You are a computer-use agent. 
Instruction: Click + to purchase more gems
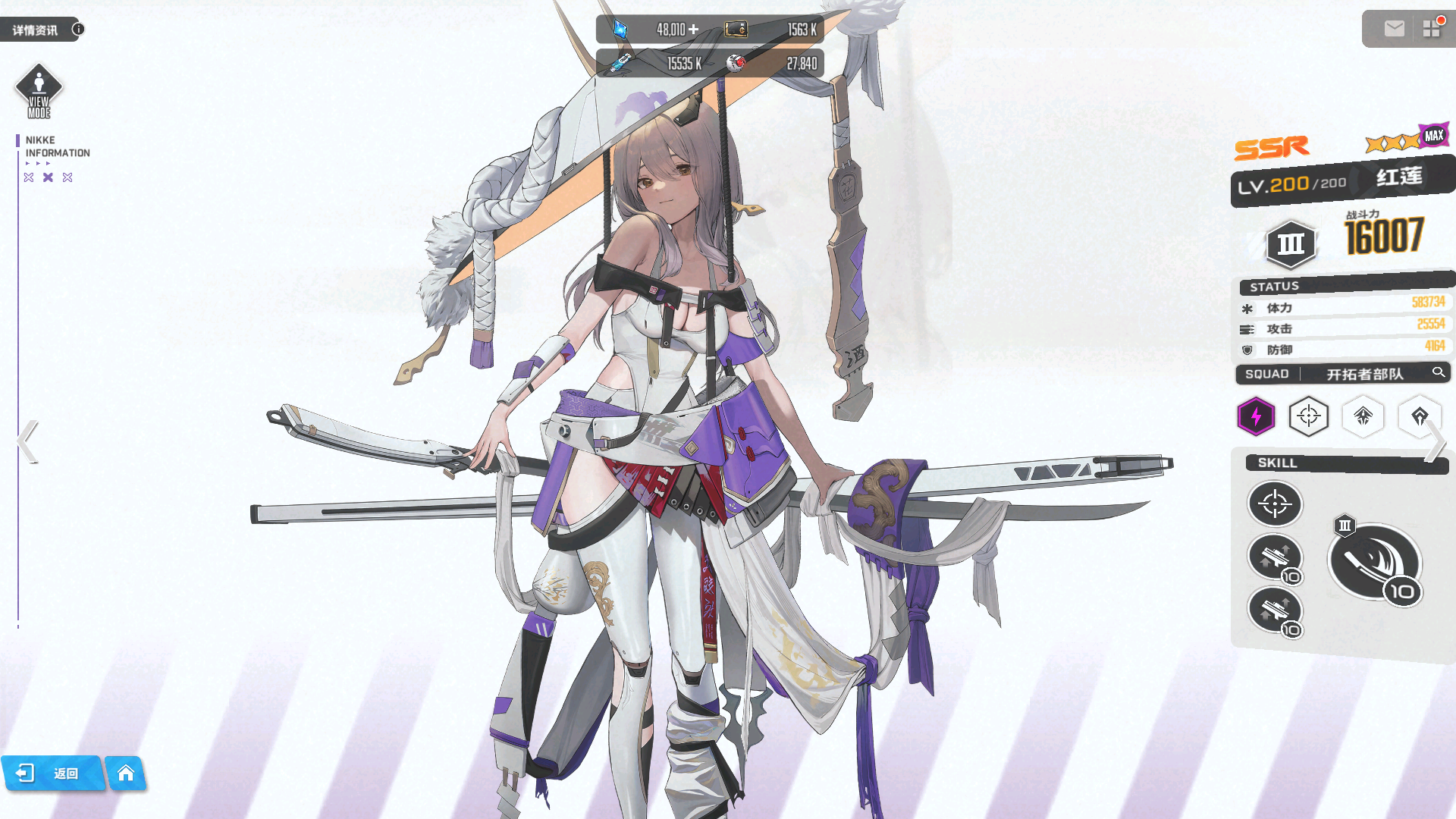[x=695, y=29]
